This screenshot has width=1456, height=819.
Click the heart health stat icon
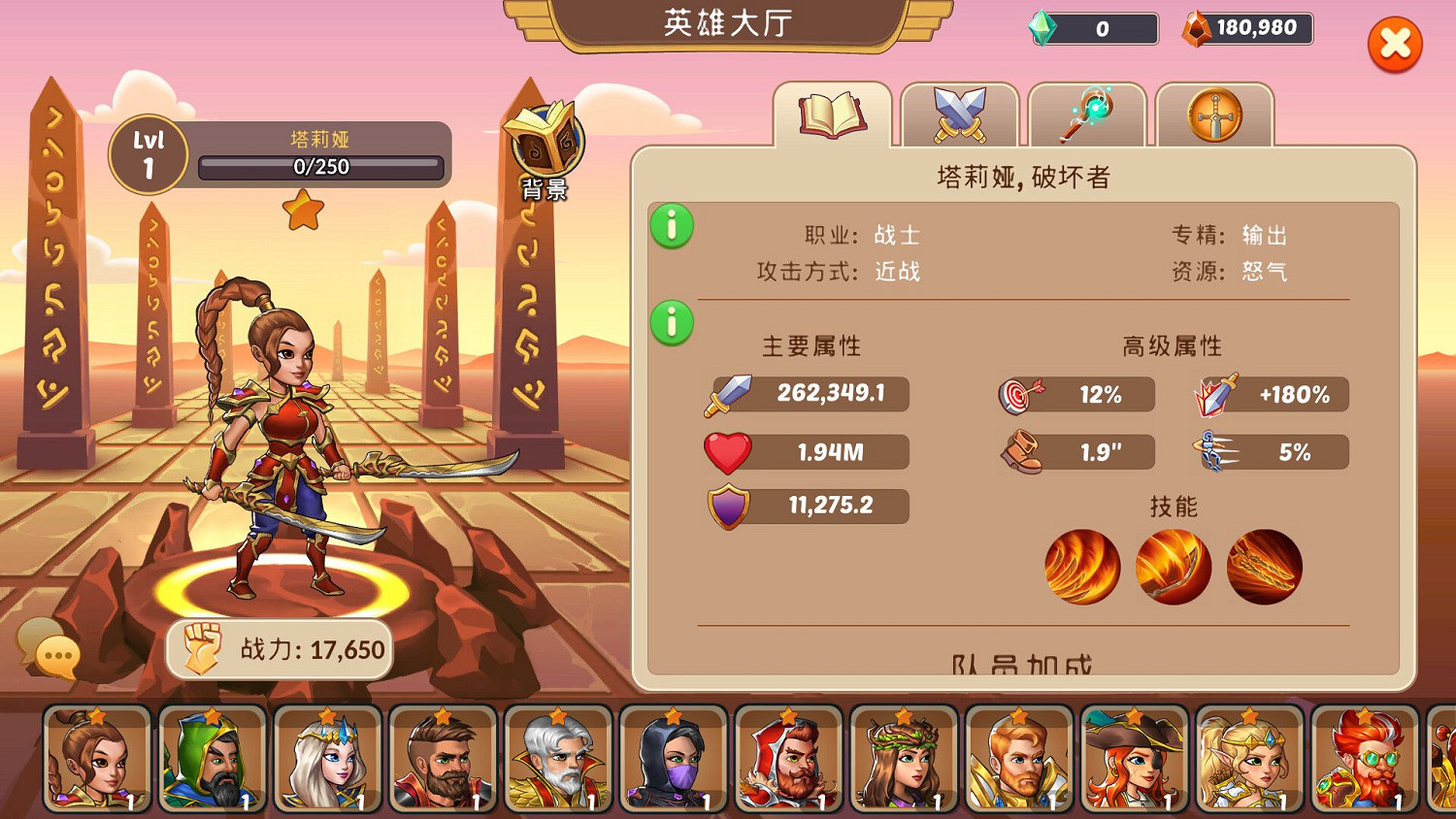[730, 450]
